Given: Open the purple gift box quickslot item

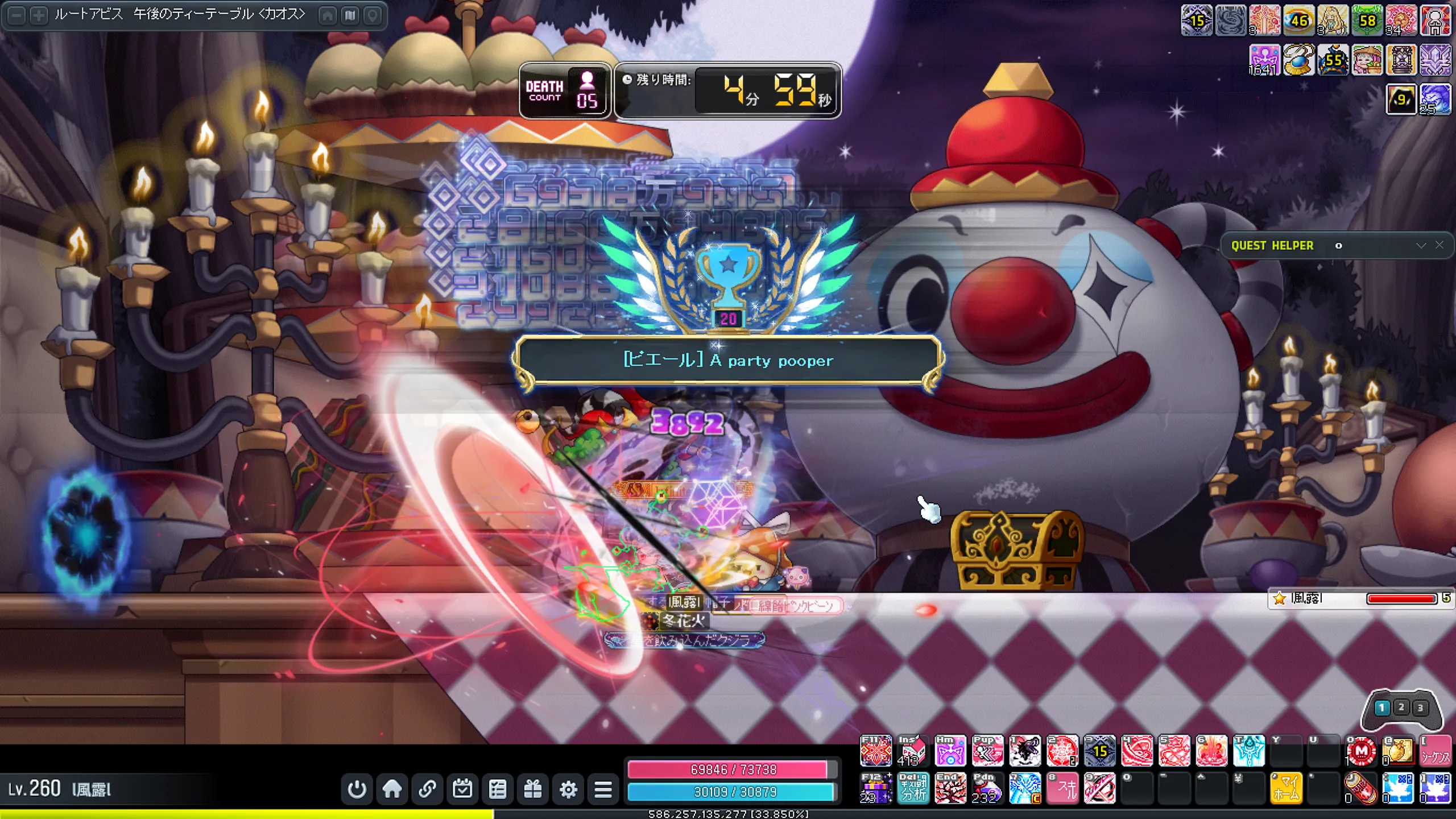Looking at the screenshot, I should (x=876, y=788).
